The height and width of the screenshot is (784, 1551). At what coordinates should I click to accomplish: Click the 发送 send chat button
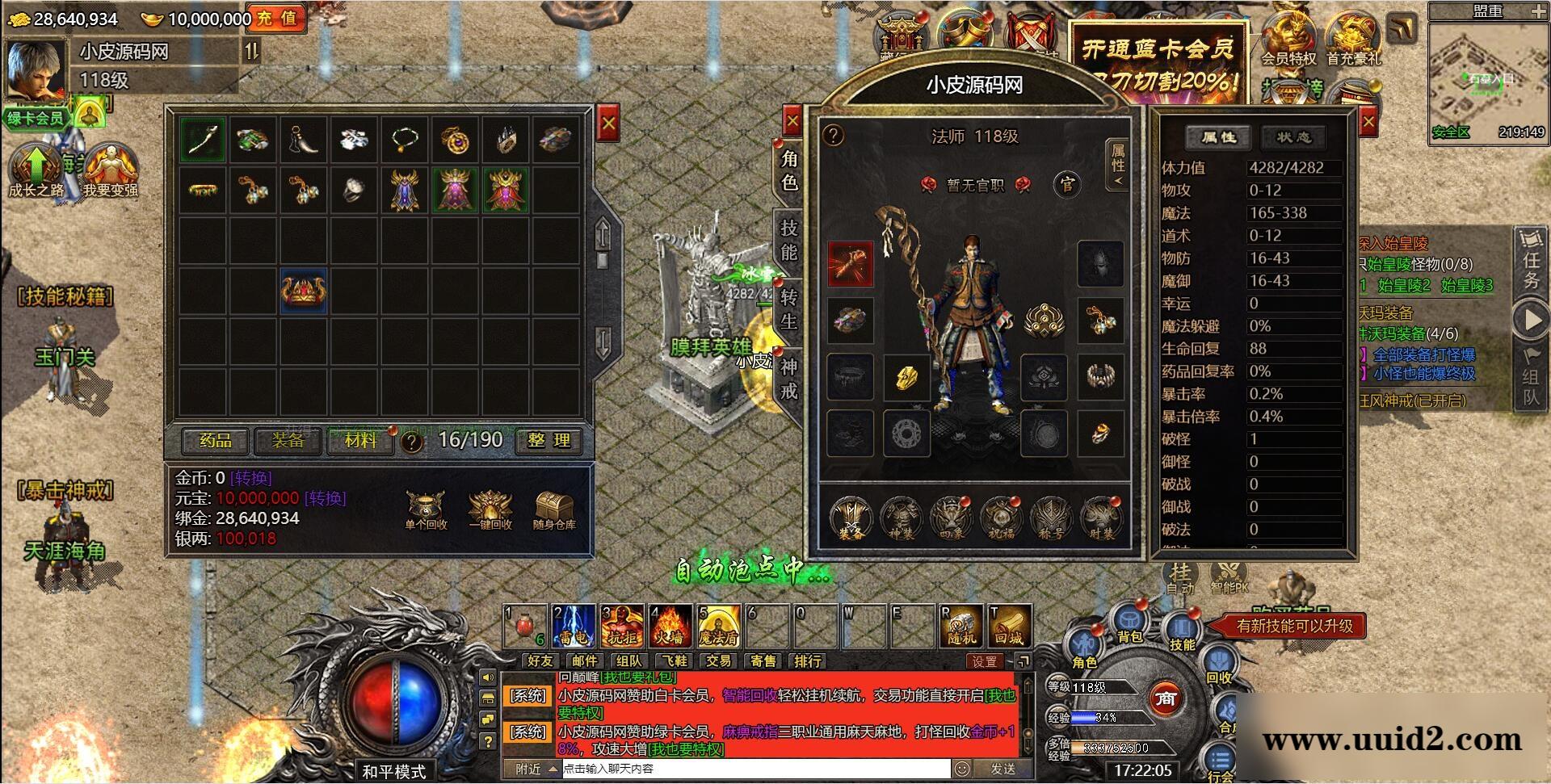[1002, 769]
